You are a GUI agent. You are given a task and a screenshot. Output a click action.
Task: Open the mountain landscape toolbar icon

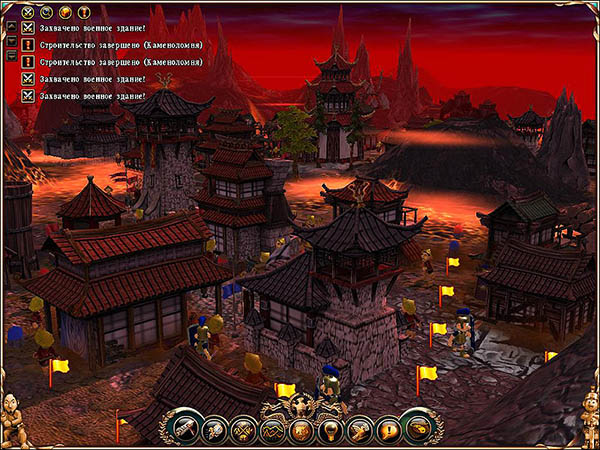pos(272,431)
